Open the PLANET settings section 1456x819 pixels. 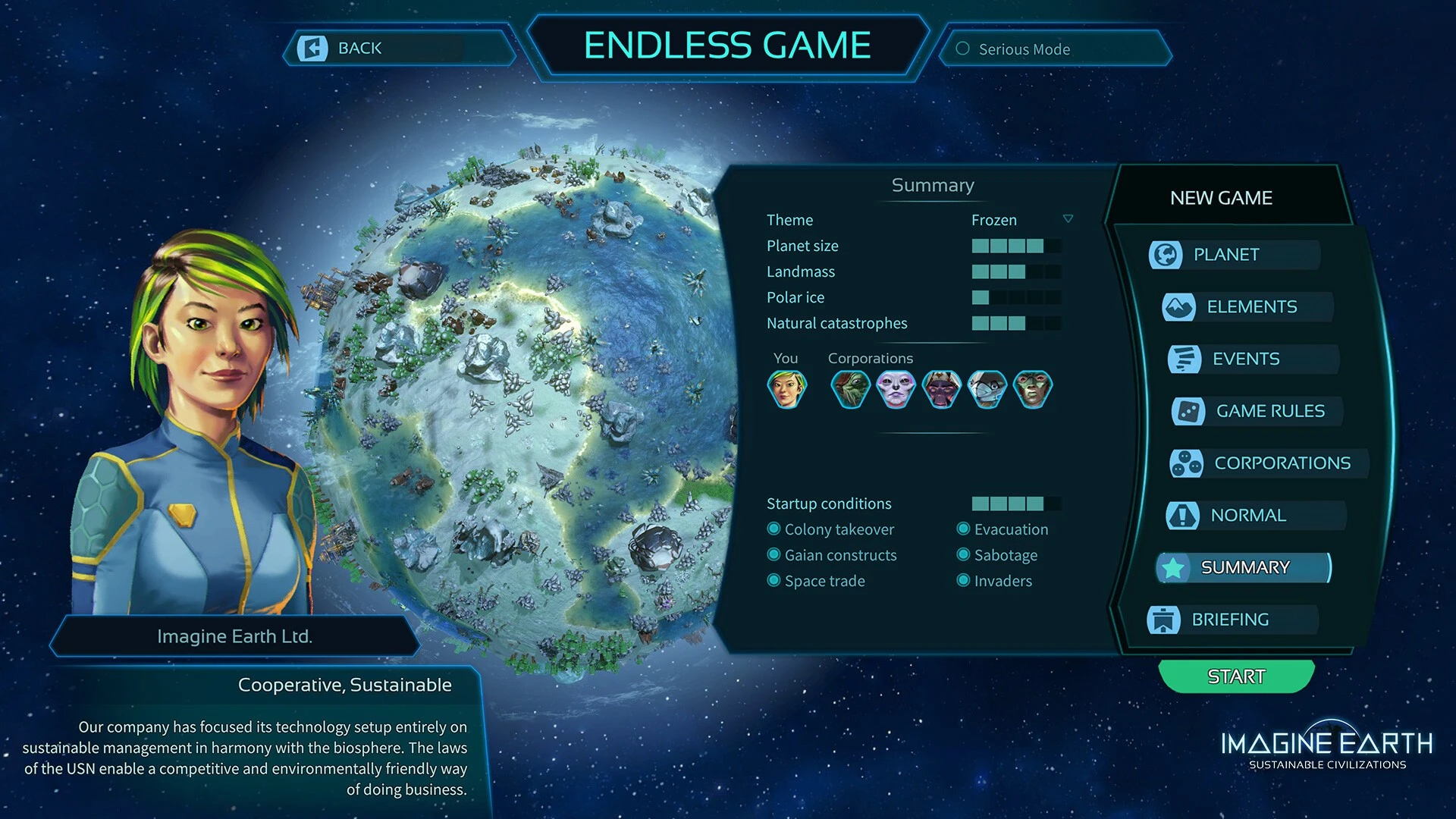coord(1225,255)
